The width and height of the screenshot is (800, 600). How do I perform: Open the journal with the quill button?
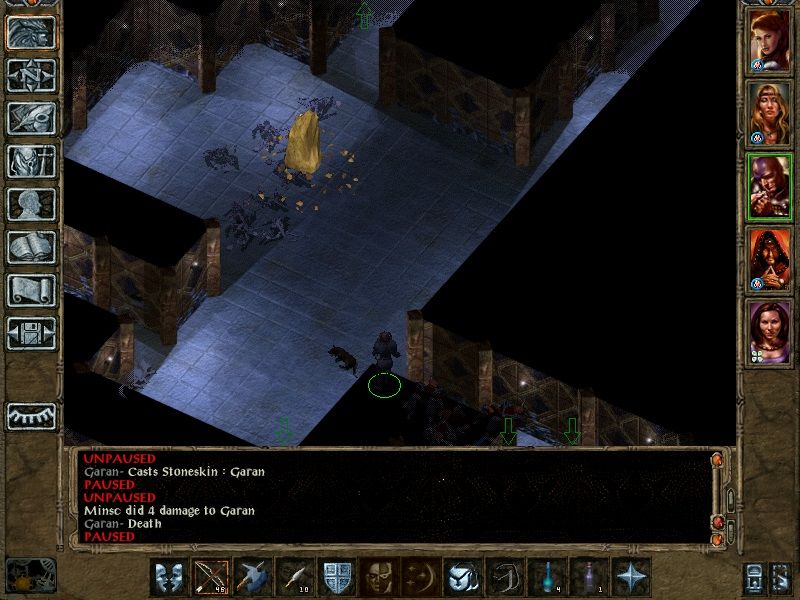tap(32, 118)
